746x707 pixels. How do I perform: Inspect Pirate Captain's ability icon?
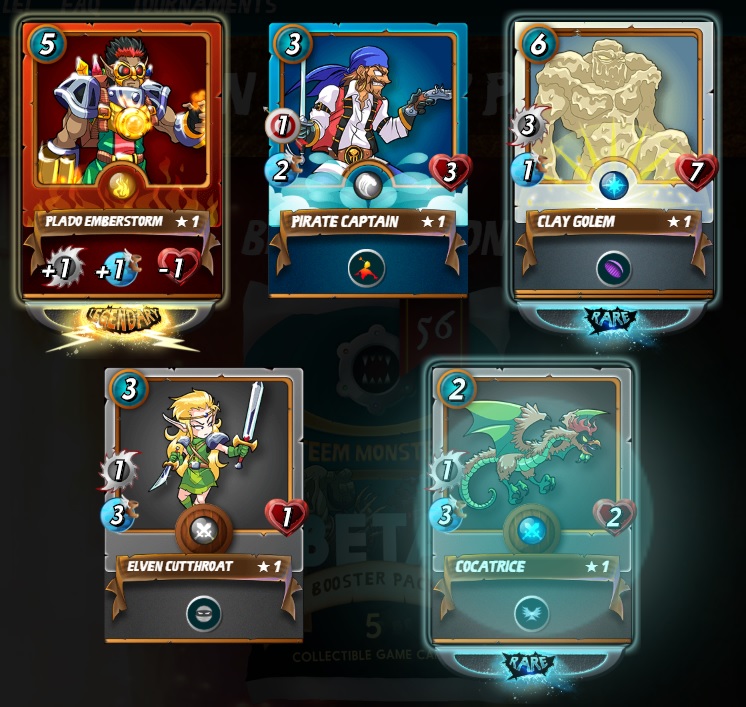tap(368, 268)
